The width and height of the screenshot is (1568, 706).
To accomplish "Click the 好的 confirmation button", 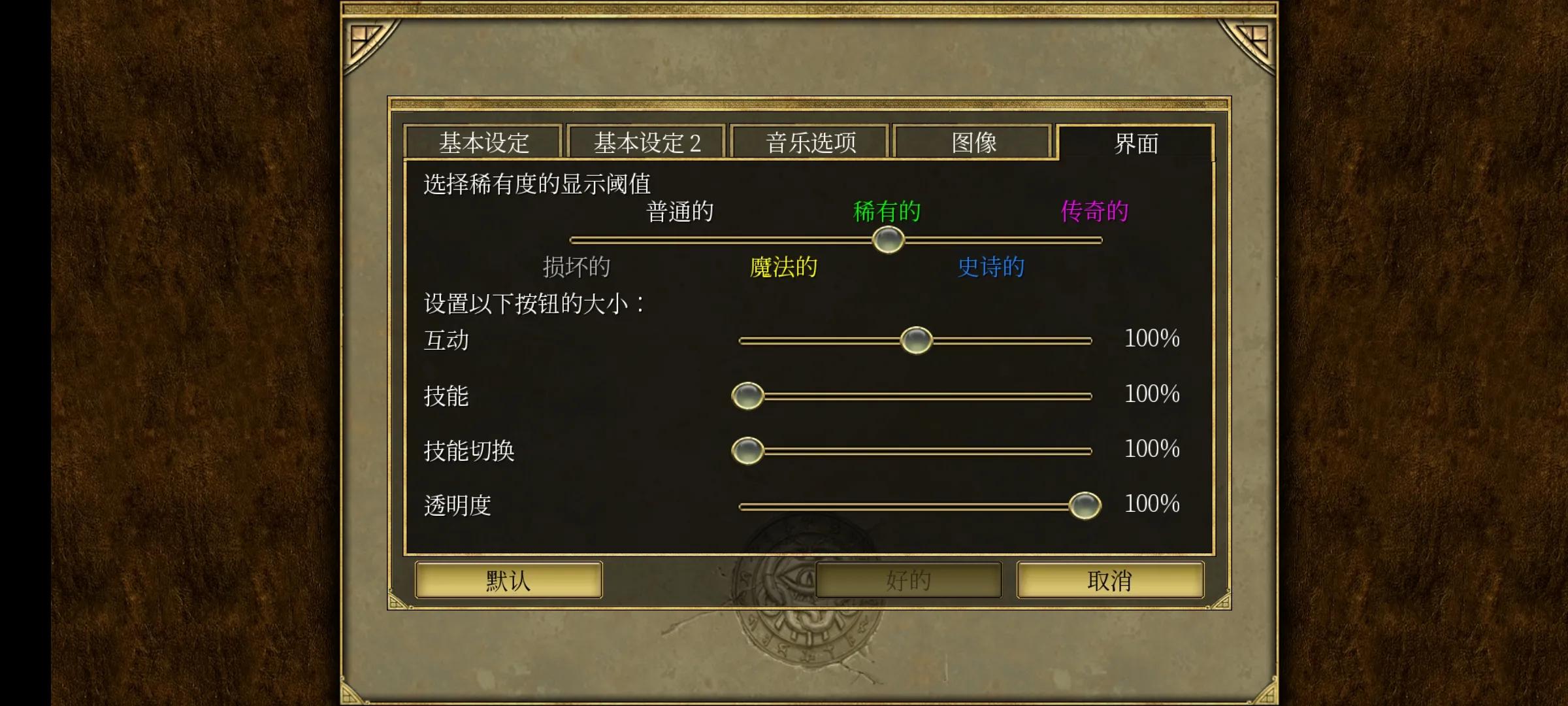I will (x=908, y=580).
